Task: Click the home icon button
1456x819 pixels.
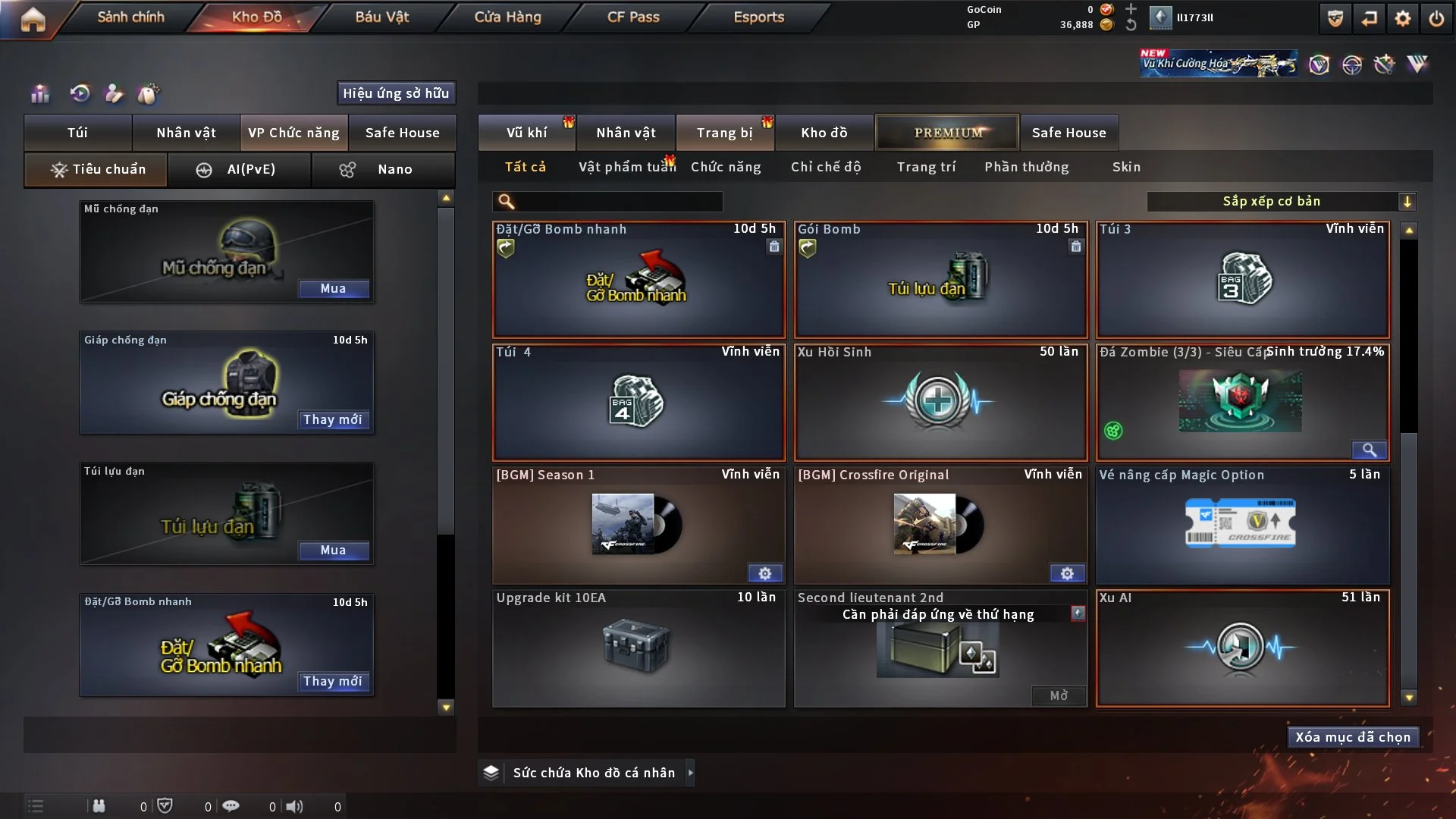Action: [x=33, y=19]
